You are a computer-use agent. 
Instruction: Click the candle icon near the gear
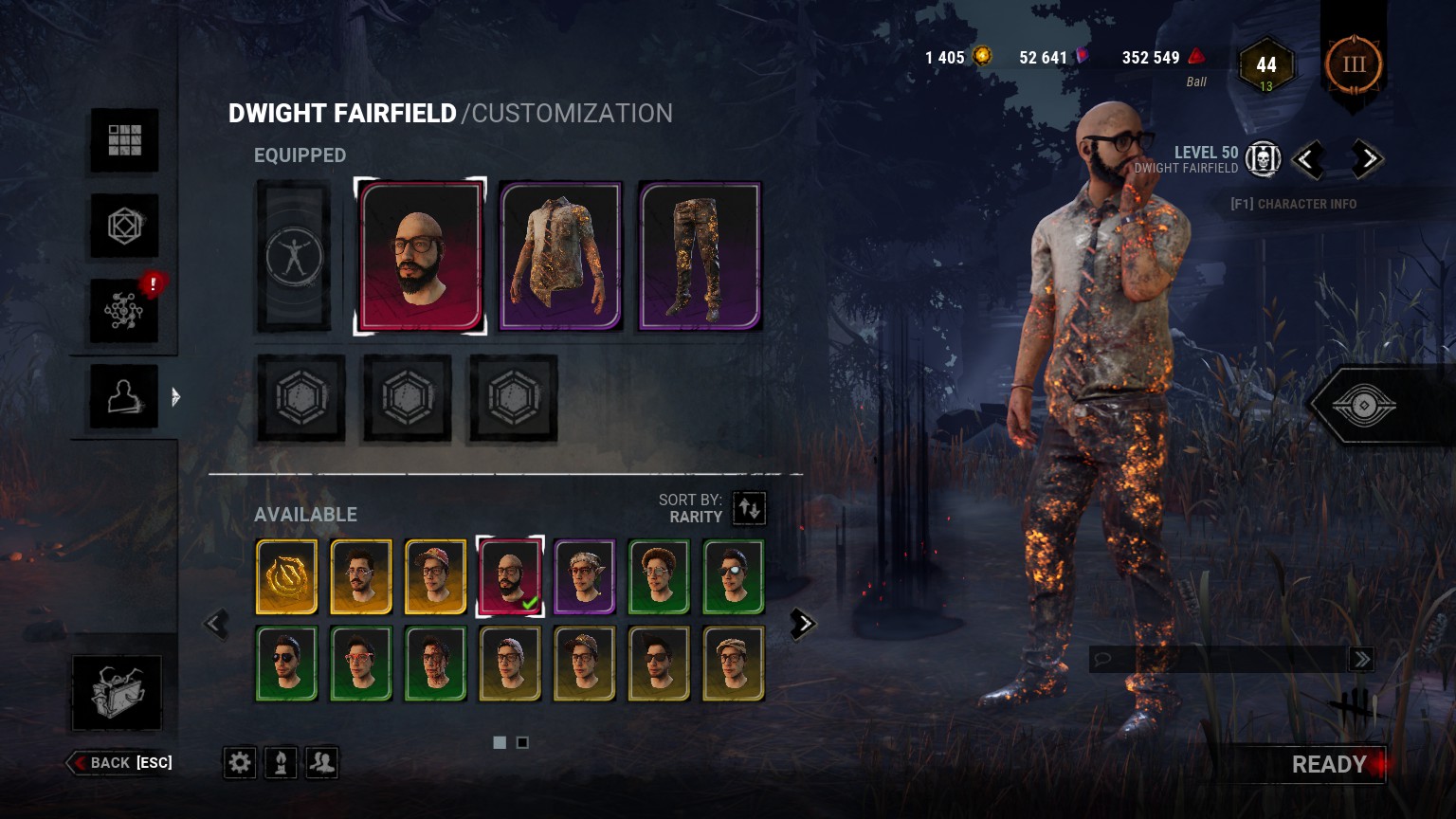pos(281,762)
